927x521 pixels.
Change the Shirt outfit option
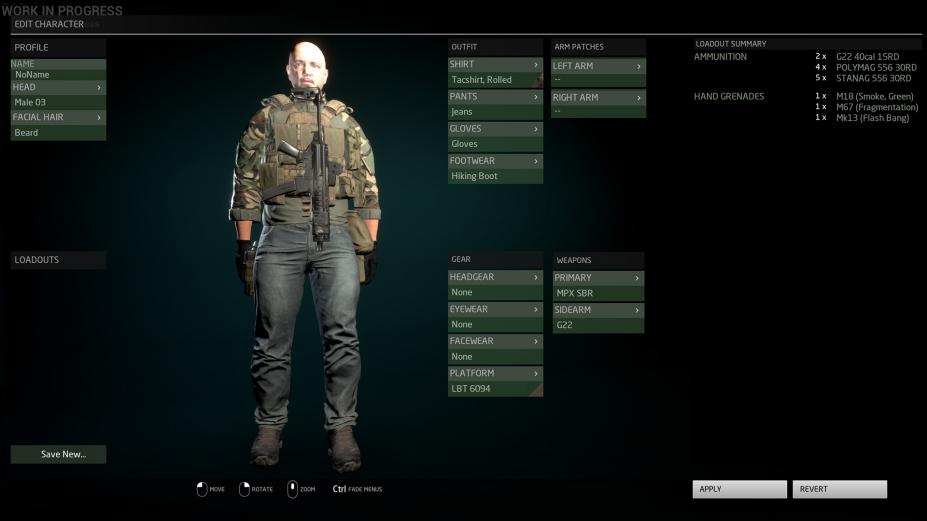495,65
